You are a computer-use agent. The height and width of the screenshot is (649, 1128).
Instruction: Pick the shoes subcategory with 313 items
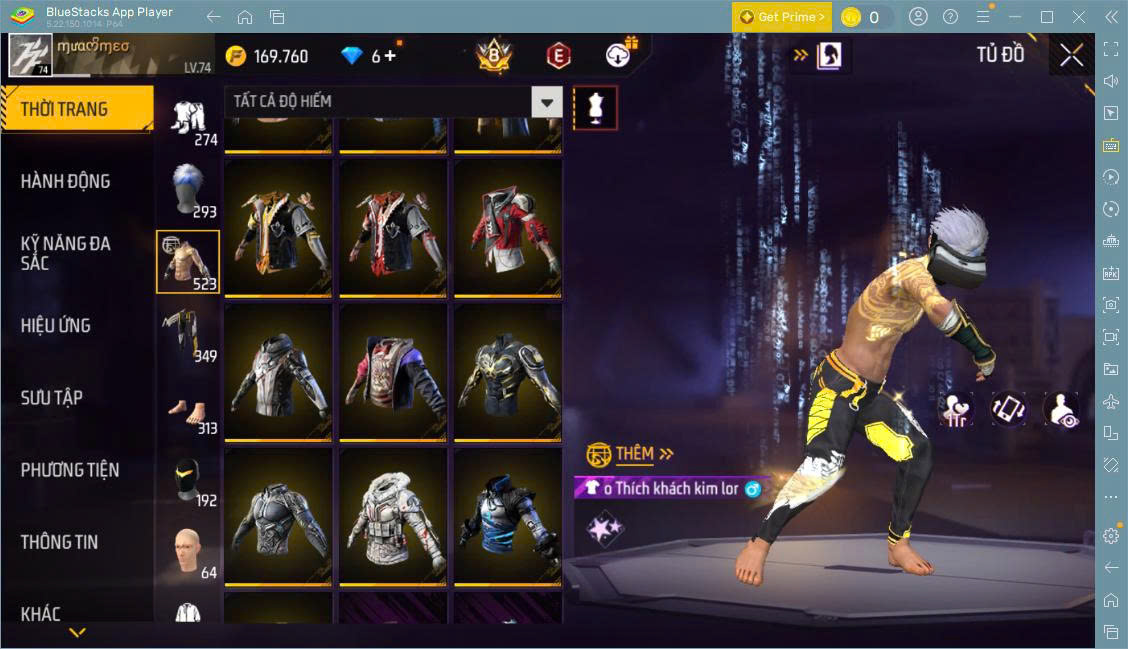[x=188, y=407]
